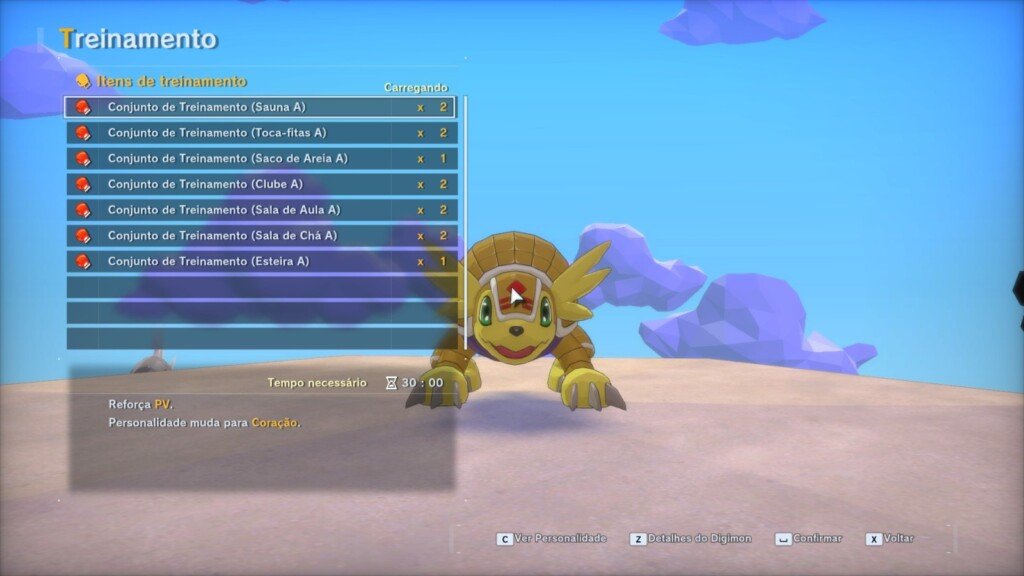Select the Clube A training set
Screen dimensions: 1024x576
260,185
